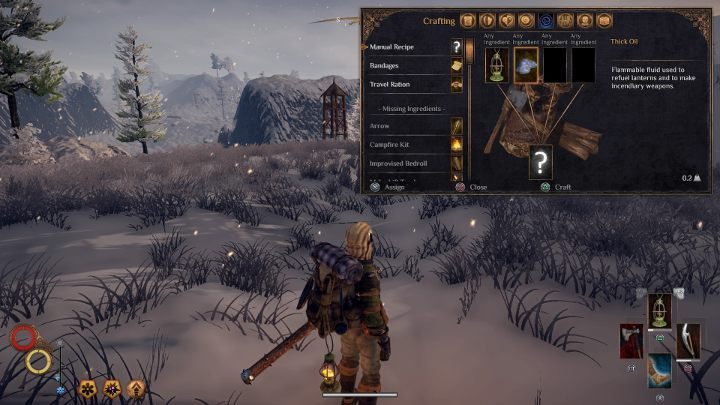Select the axe quickslot
Screen dimensions: 720x405
point(631,340)
